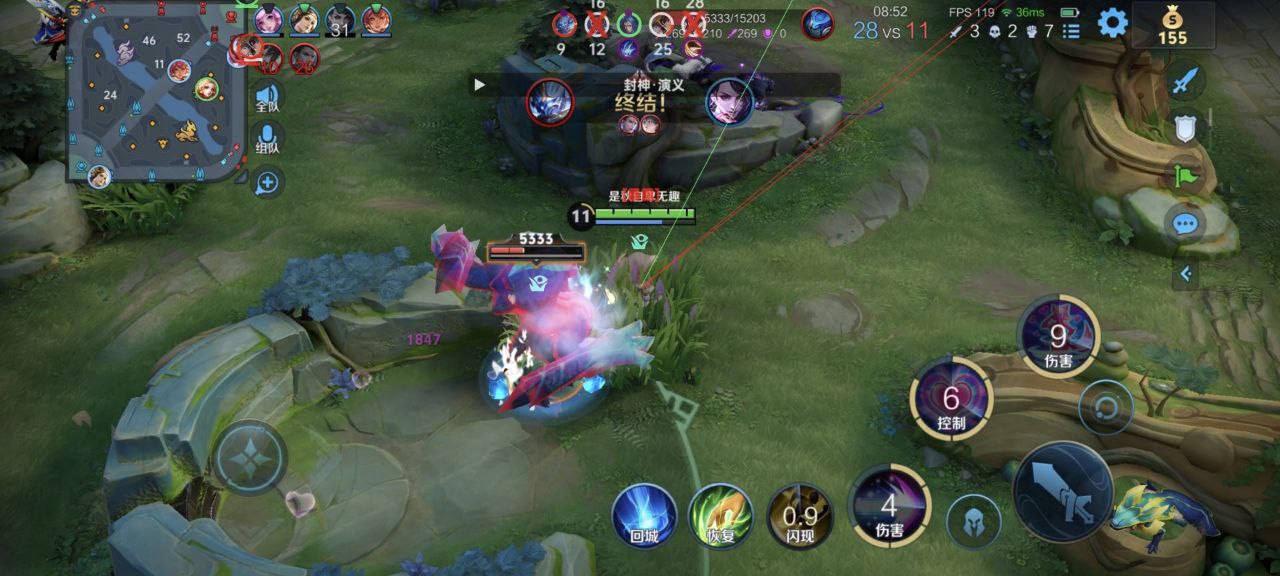Cast the 伤害 skill showing cooldown 4
This screenshot has width=1280, height=576.
[x=888, y=506]
